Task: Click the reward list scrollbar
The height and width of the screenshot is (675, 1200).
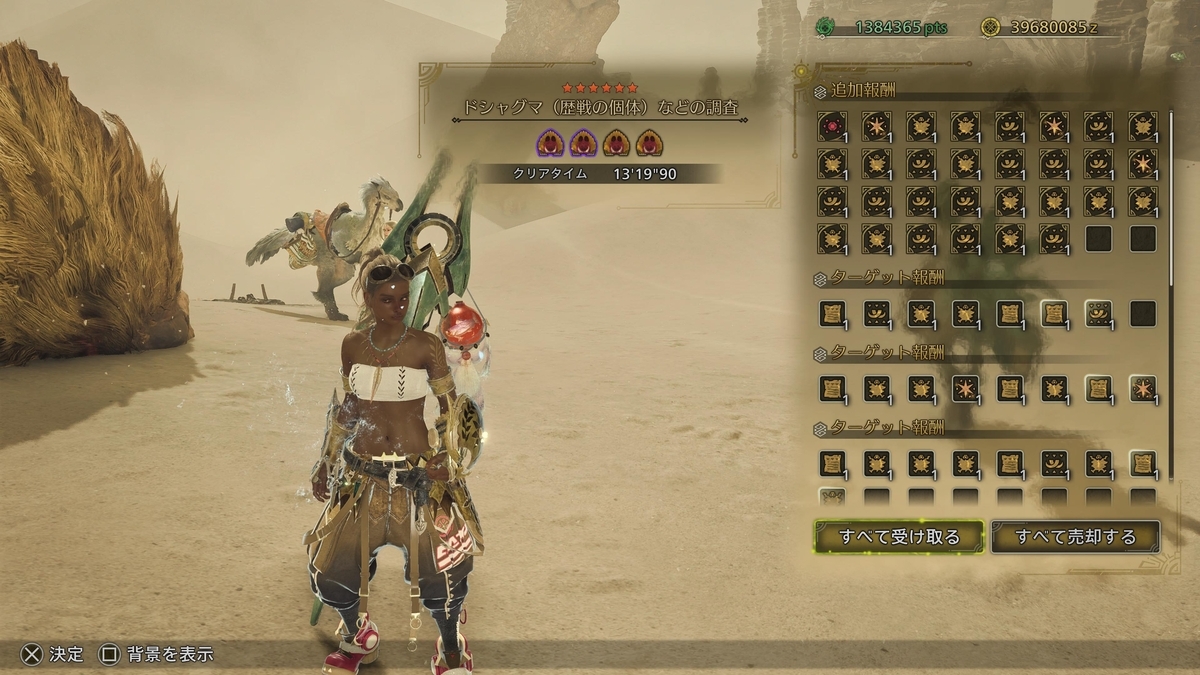Action: (x=1172, y=200)
